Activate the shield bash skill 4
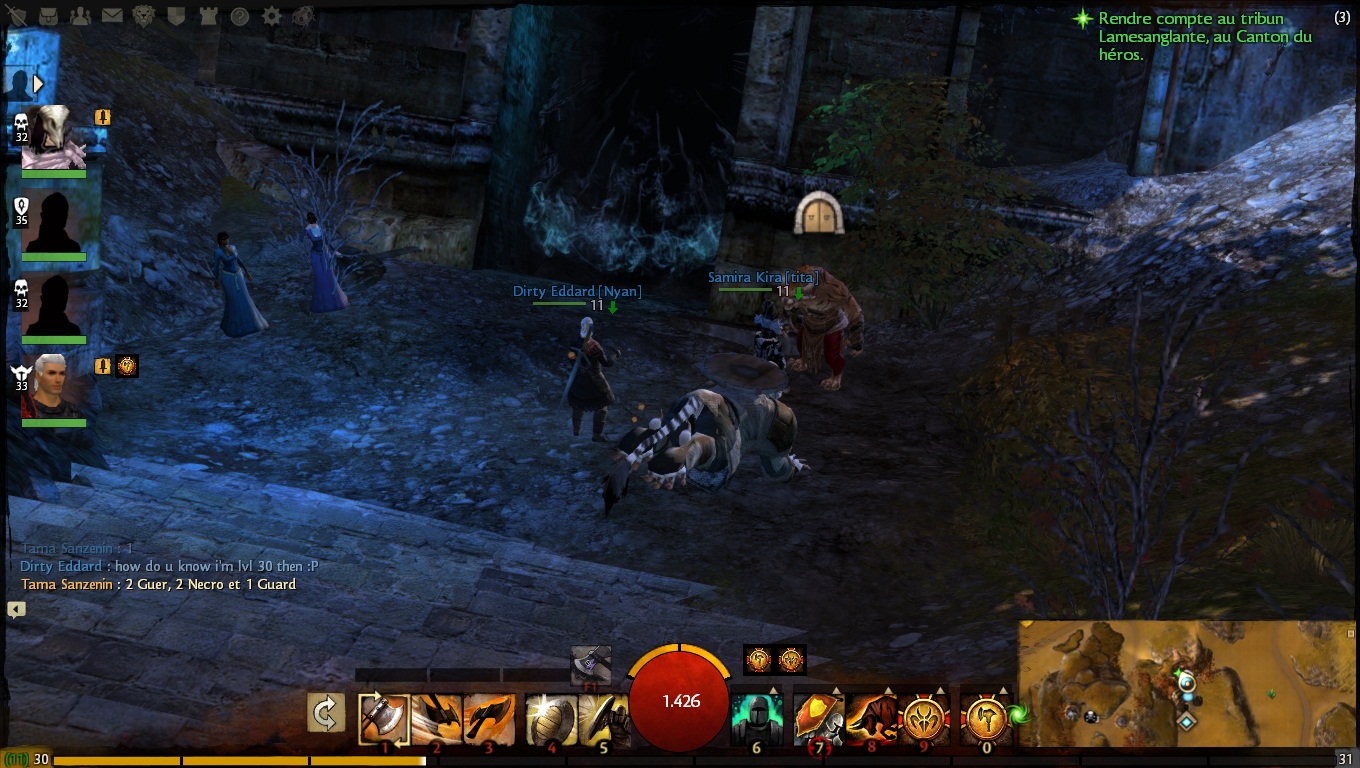This screenshot has height=768, width=1360. tap(551, 719)
